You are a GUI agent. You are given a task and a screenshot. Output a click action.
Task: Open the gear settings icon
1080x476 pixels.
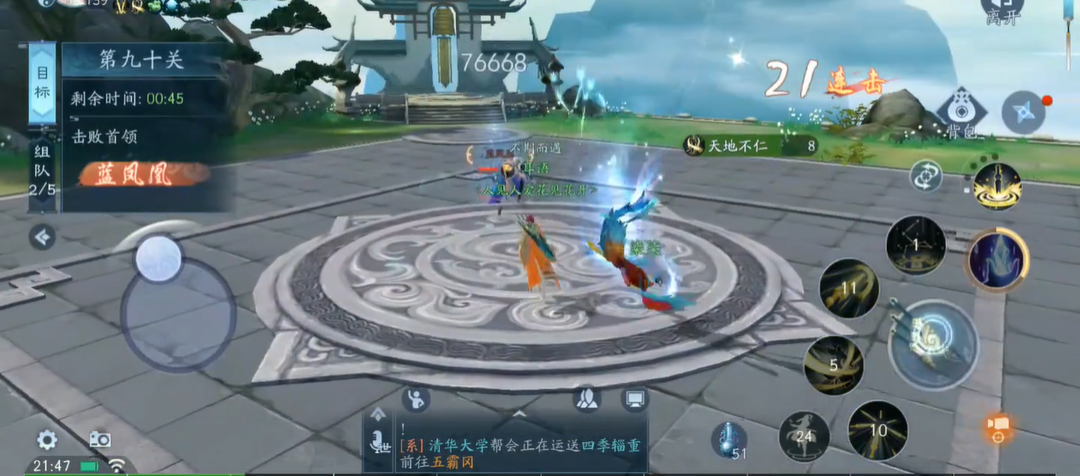(x=46, y=439)
